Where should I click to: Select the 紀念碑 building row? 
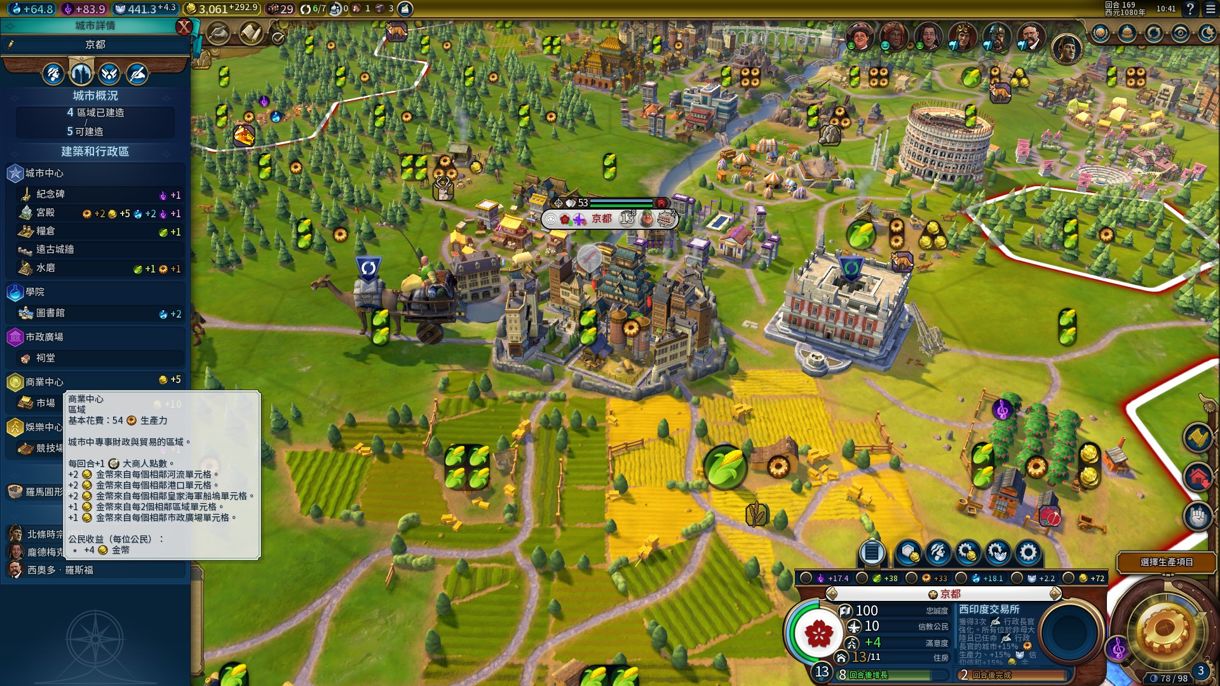tap(51, 195)
